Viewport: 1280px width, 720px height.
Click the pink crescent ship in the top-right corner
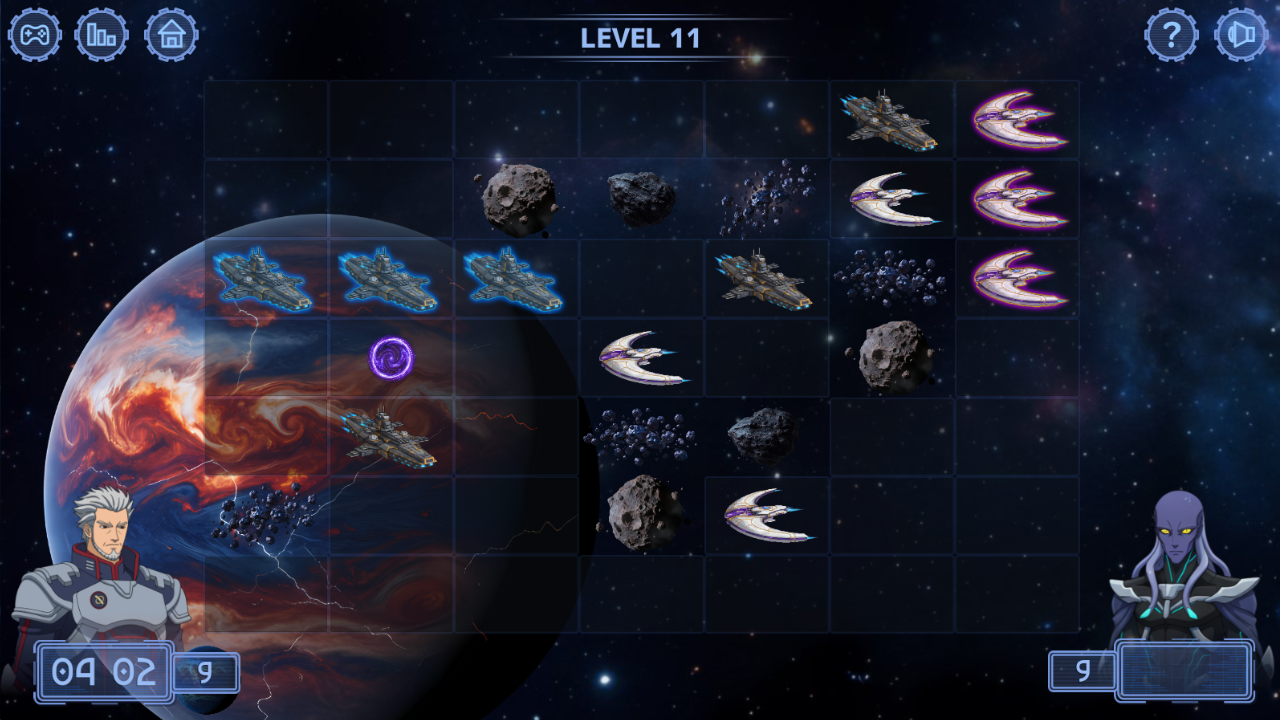1016,119
